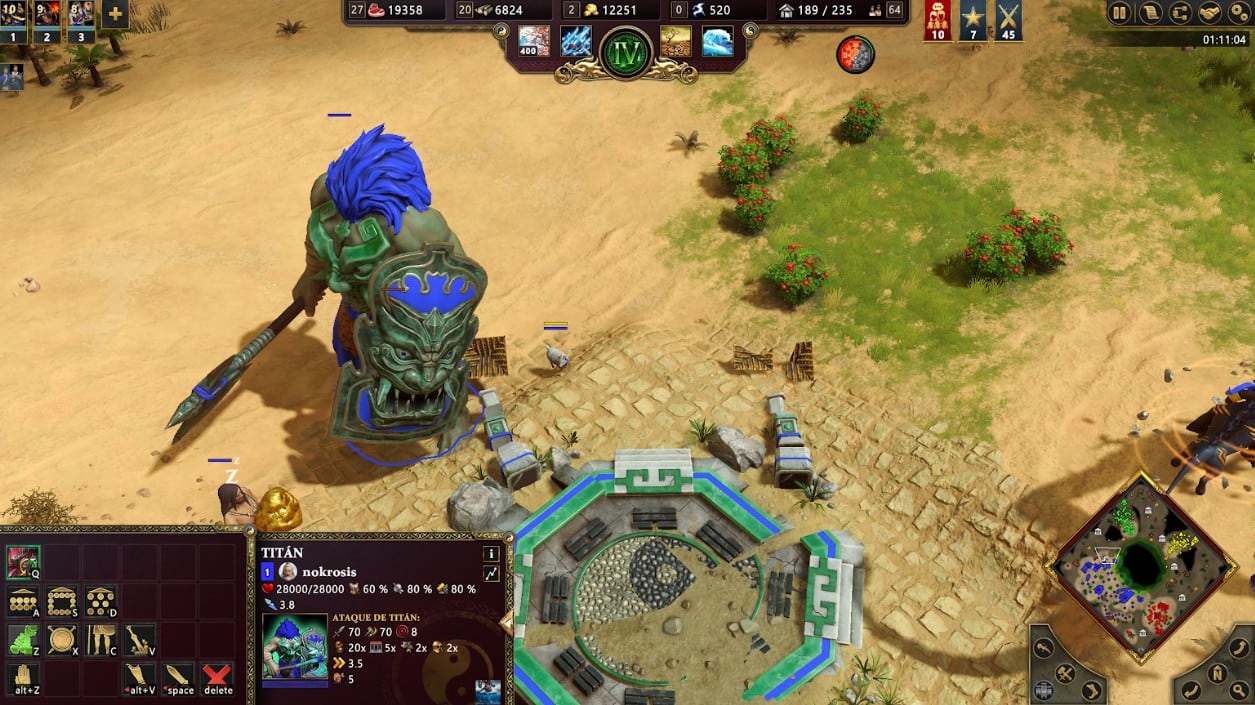The image size is (1255, 705).
Task: Pause the game from the top-right menu bar
Action: [1120, 14]
